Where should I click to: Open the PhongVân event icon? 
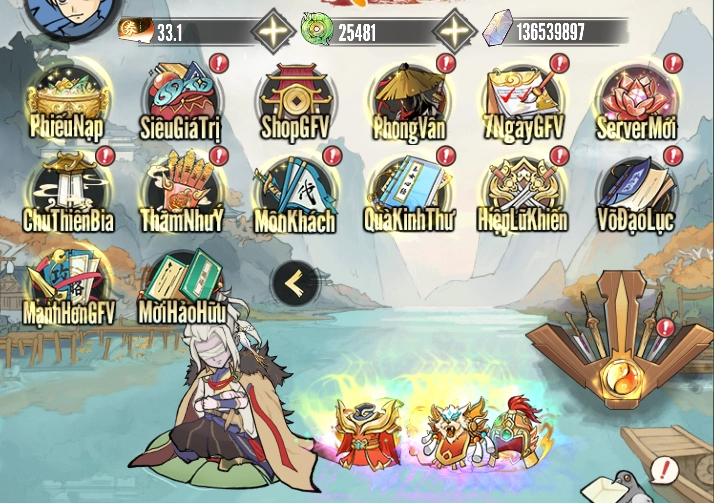tap(409, 100)
